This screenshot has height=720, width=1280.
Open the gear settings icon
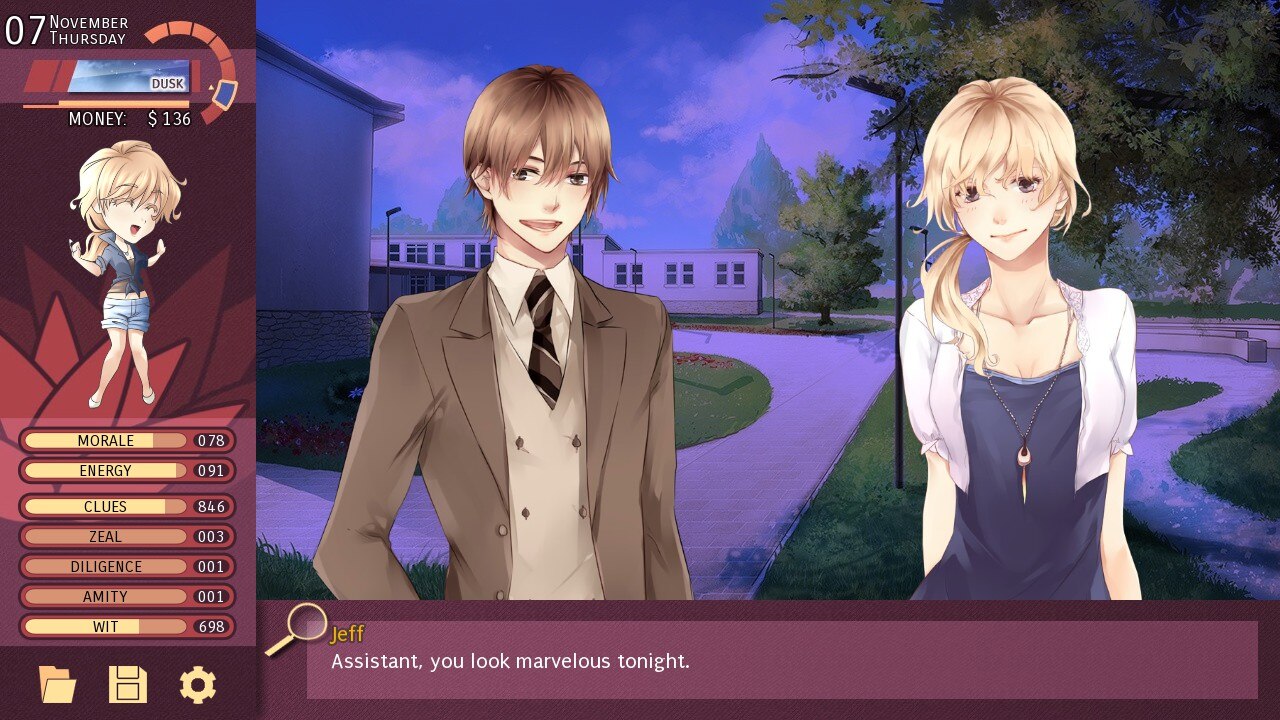198,685
